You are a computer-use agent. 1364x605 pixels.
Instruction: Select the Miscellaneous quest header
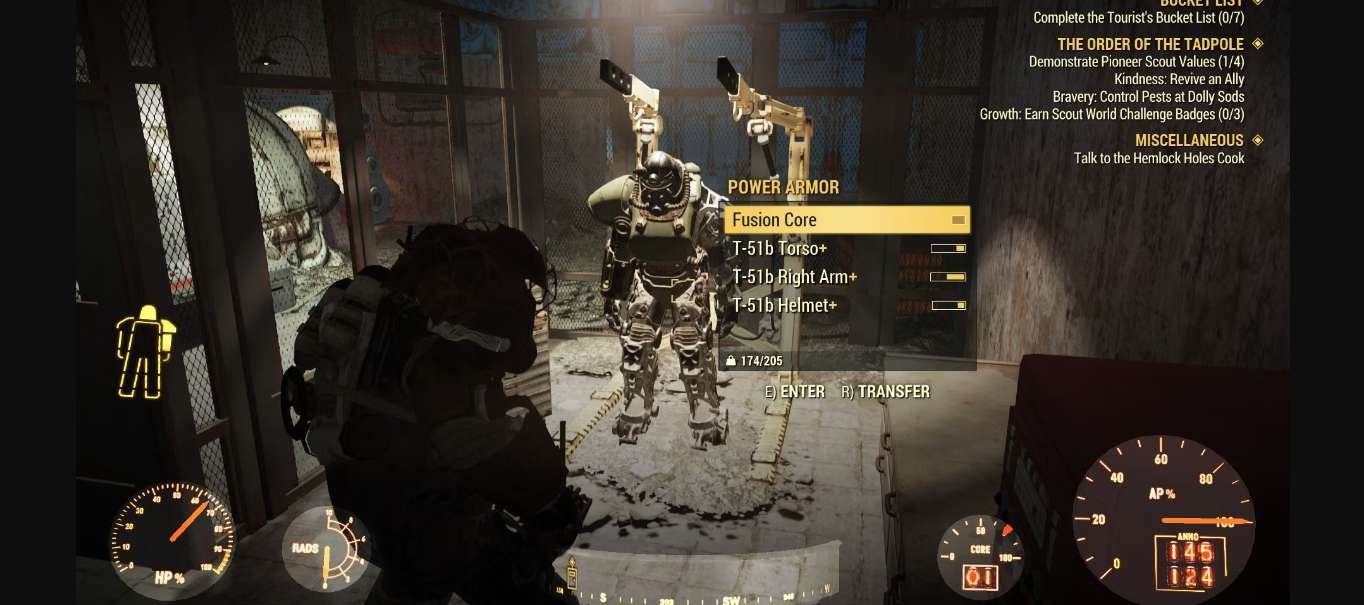(x=1188, y=140)
